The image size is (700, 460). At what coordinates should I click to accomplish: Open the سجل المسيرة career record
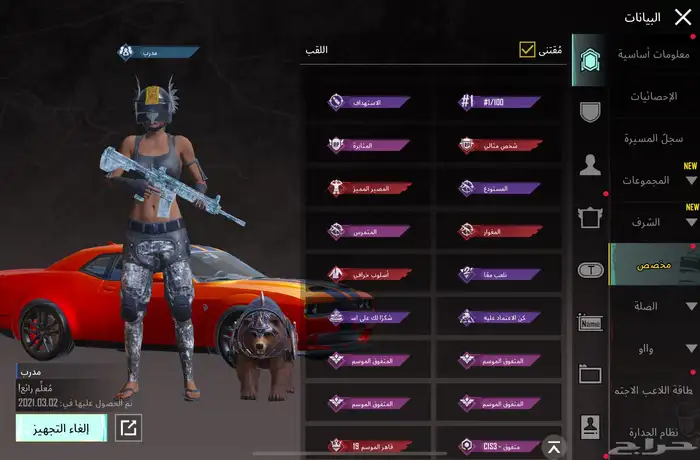tap(654, 138)
